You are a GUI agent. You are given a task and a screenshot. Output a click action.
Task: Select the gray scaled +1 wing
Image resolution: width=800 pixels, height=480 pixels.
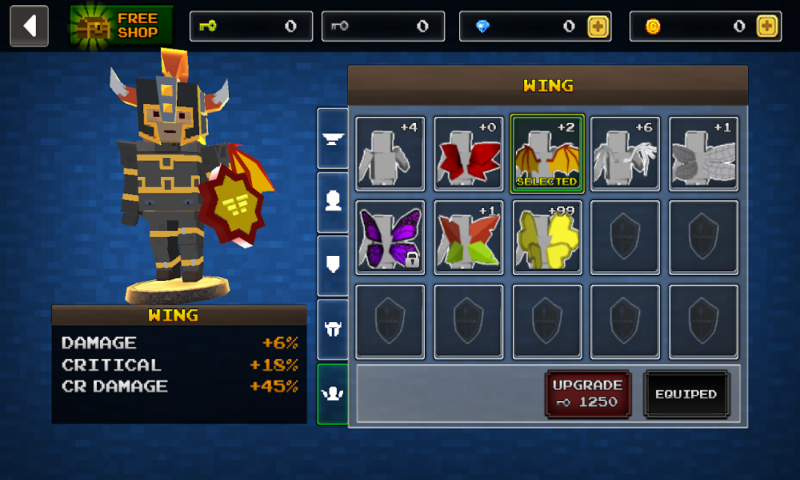point(704,153)
